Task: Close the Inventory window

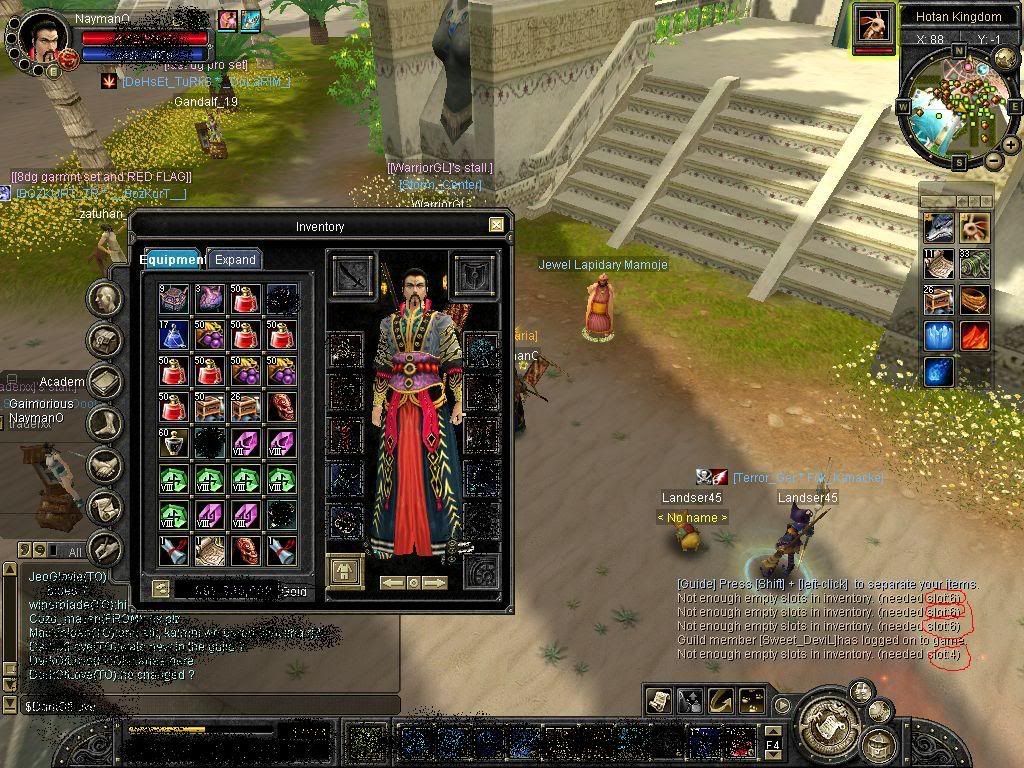Action: pos(496,225)
